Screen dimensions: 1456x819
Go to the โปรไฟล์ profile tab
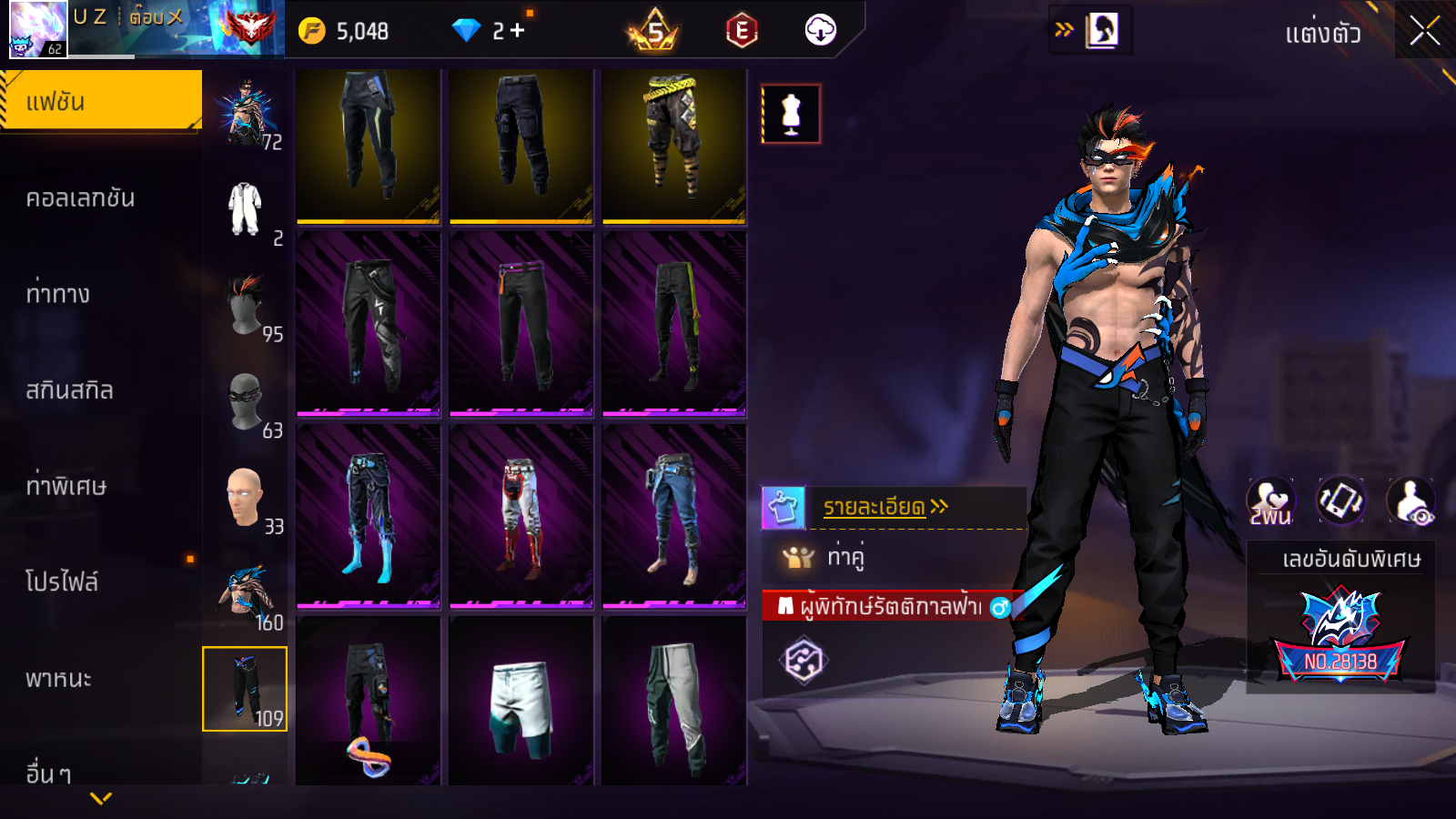click(62, 582)
